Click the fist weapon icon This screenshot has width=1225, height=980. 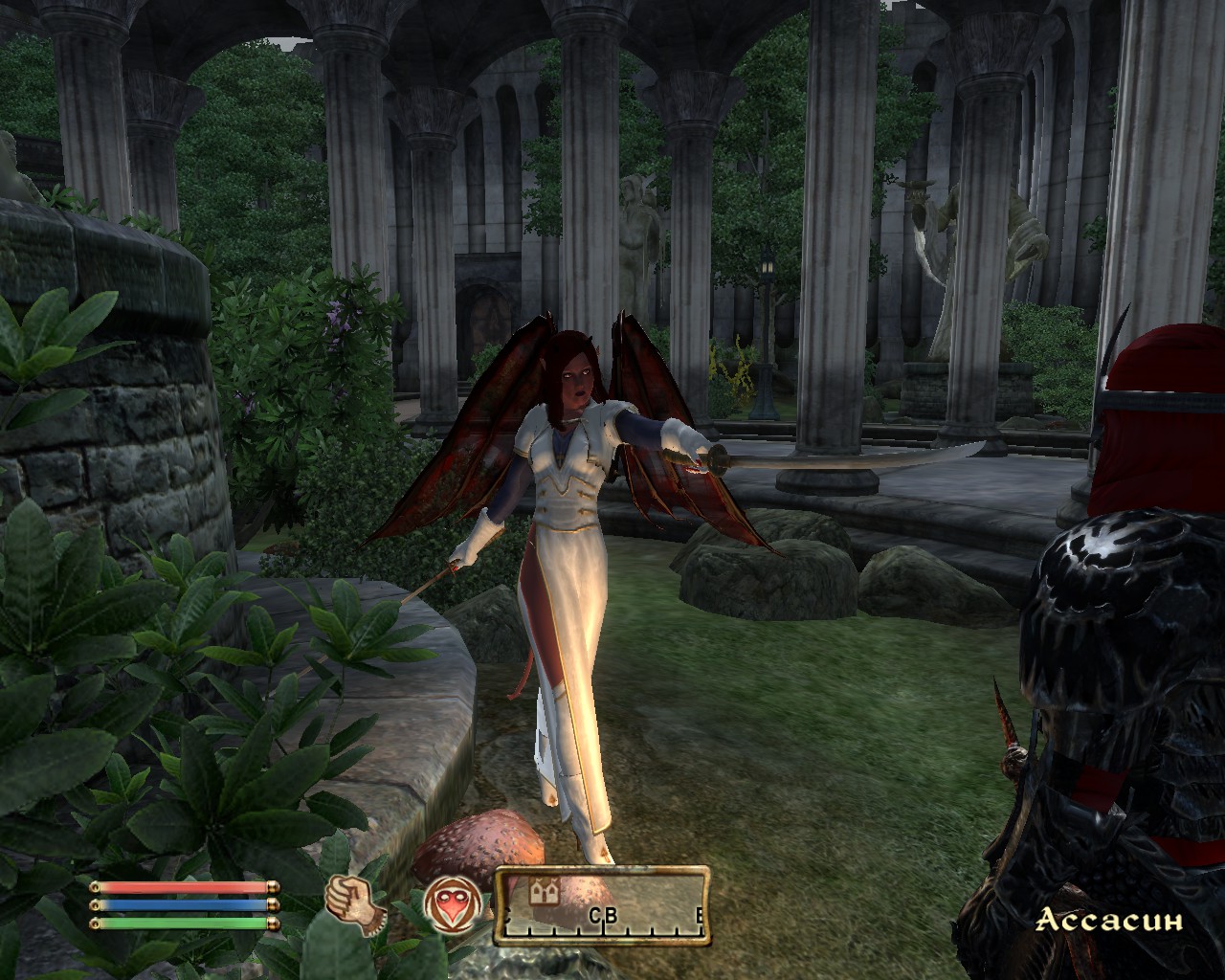353,902
